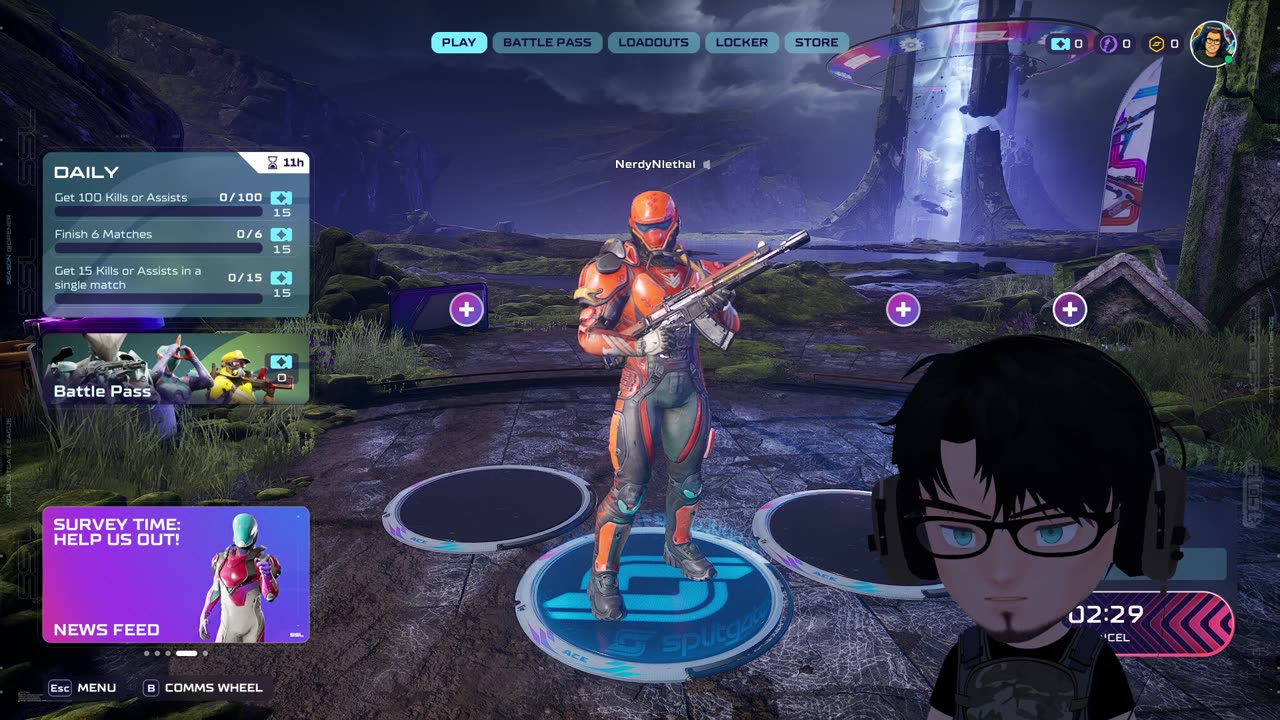Open the Battle Pass tab
The image size is (1280, 720).
click(547, 43)
